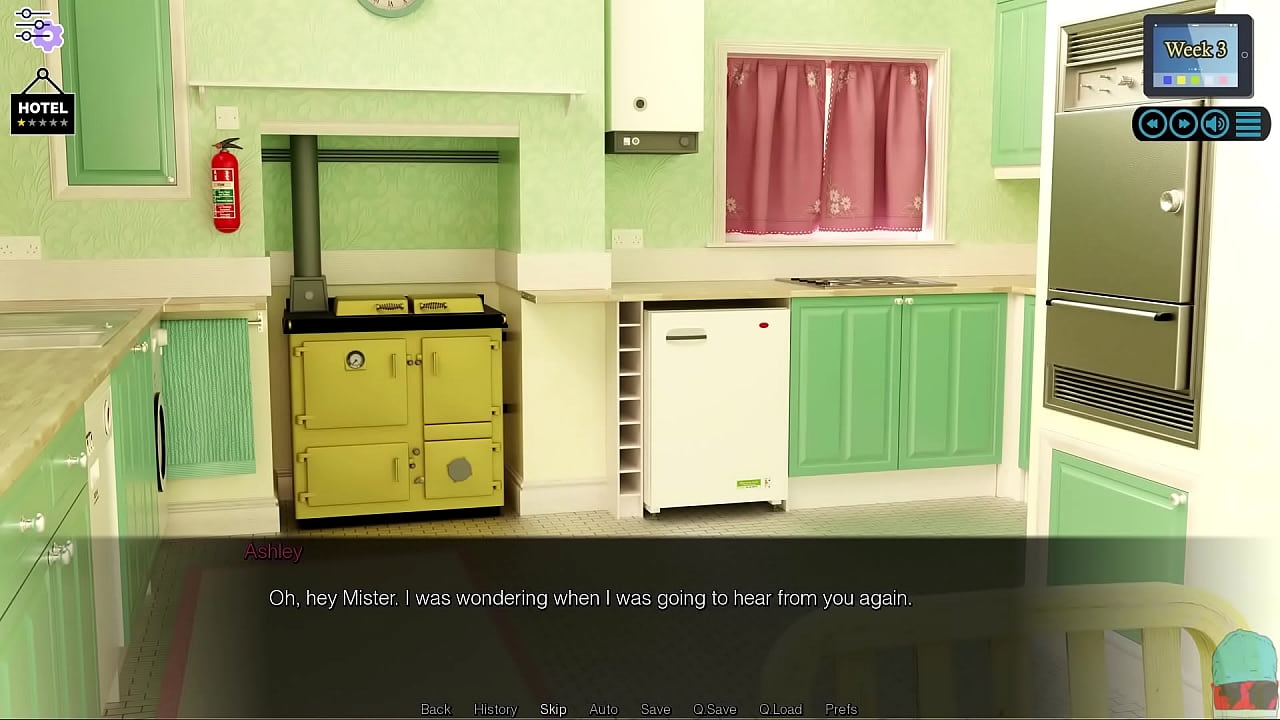Screen dimensions: 1280x720
Task: Activate Skip mode
Action: click(553, 709)
